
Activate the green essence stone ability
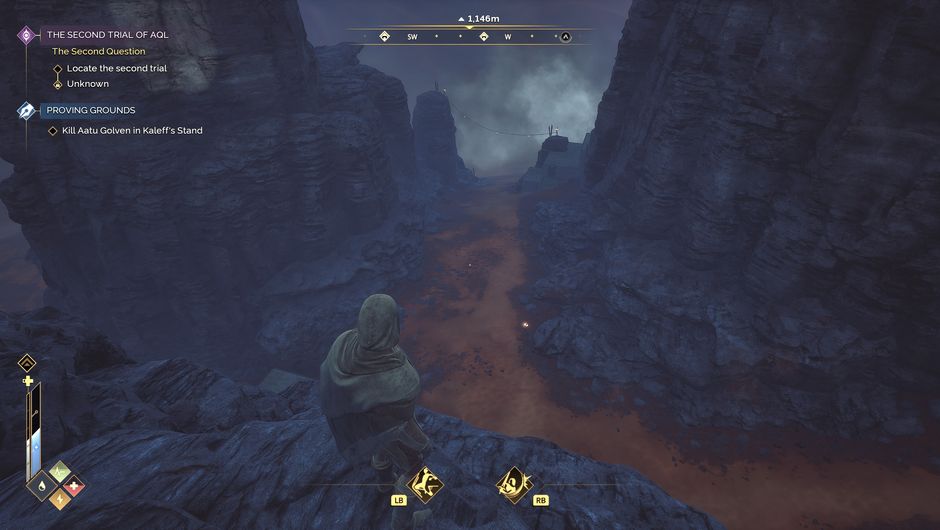pyautogui.click(x=58, y=473)
